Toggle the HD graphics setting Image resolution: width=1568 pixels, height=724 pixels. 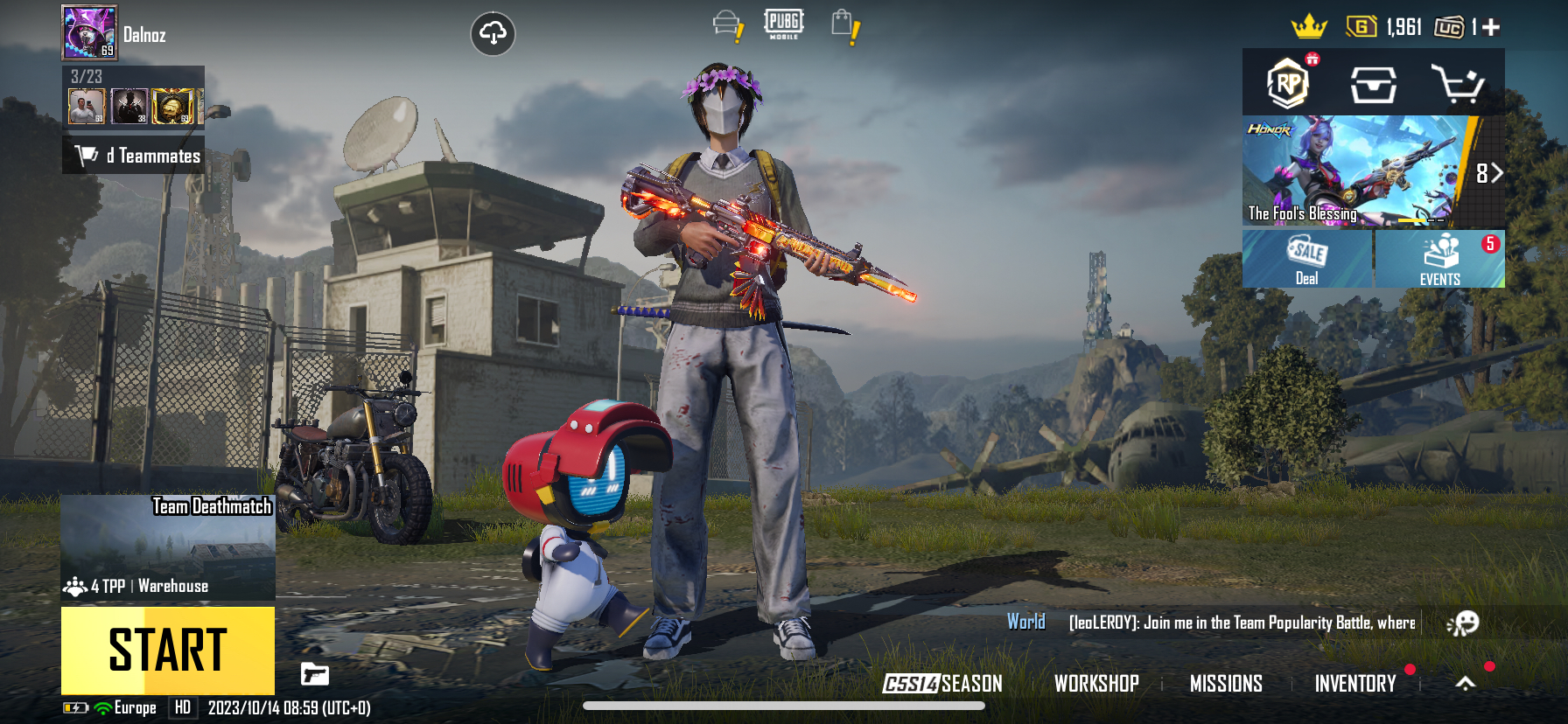[182, 708]
